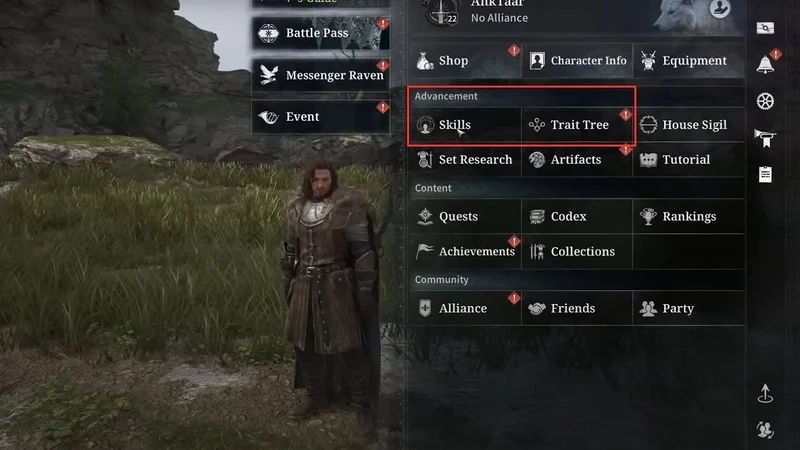View Character Info
Viewport: 800px width, 450px height.
pos(577,61)
